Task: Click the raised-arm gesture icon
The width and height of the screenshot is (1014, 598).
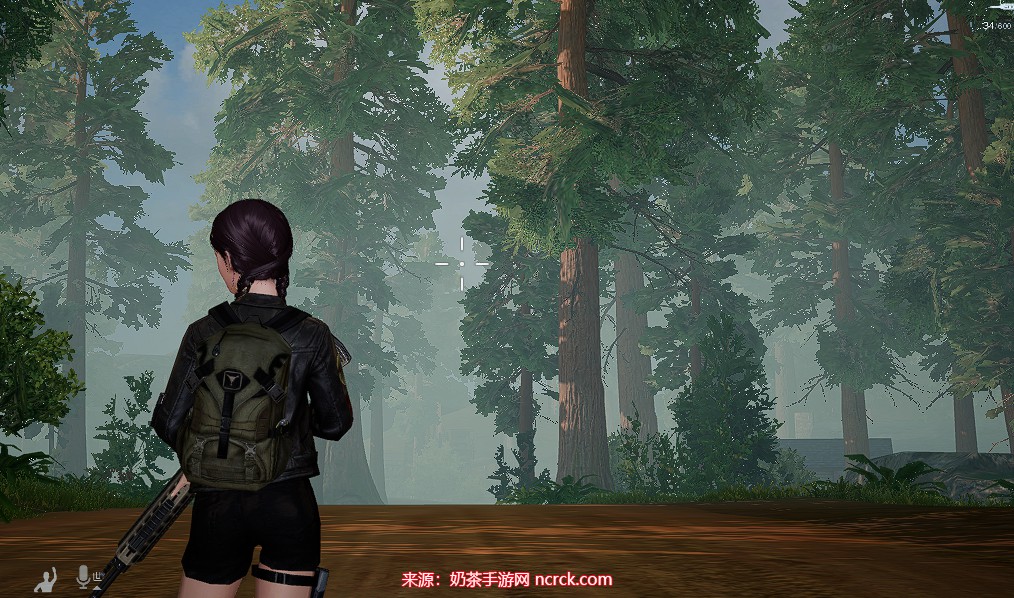Action: click(45, 579)
